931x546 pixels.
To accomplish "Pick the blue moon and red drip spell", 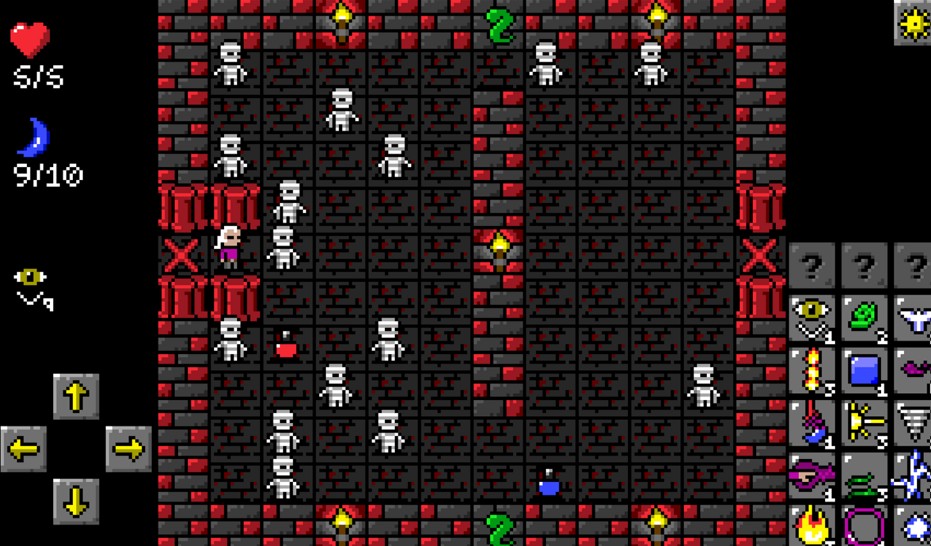I will [x=812, y=423].
